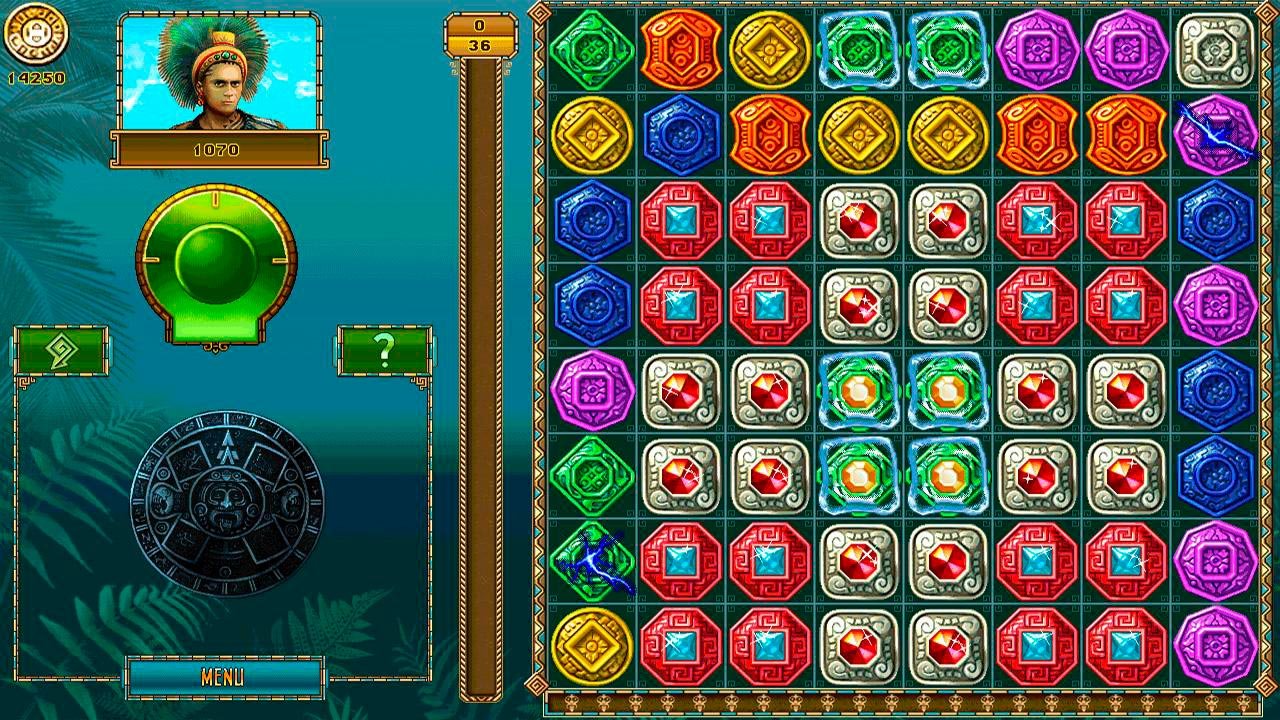This screenshot has height=720, width=1280.
Task: Select the green tile with blue lightning
Action: pos(592,561)
